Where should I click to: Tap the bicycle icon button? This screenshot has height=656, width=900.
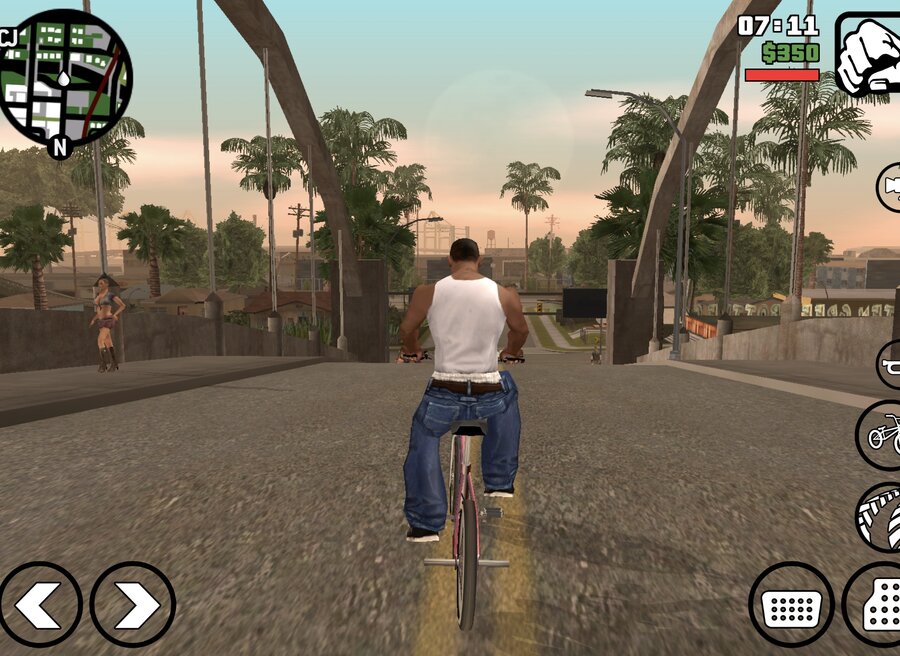[x=880, y=435]
